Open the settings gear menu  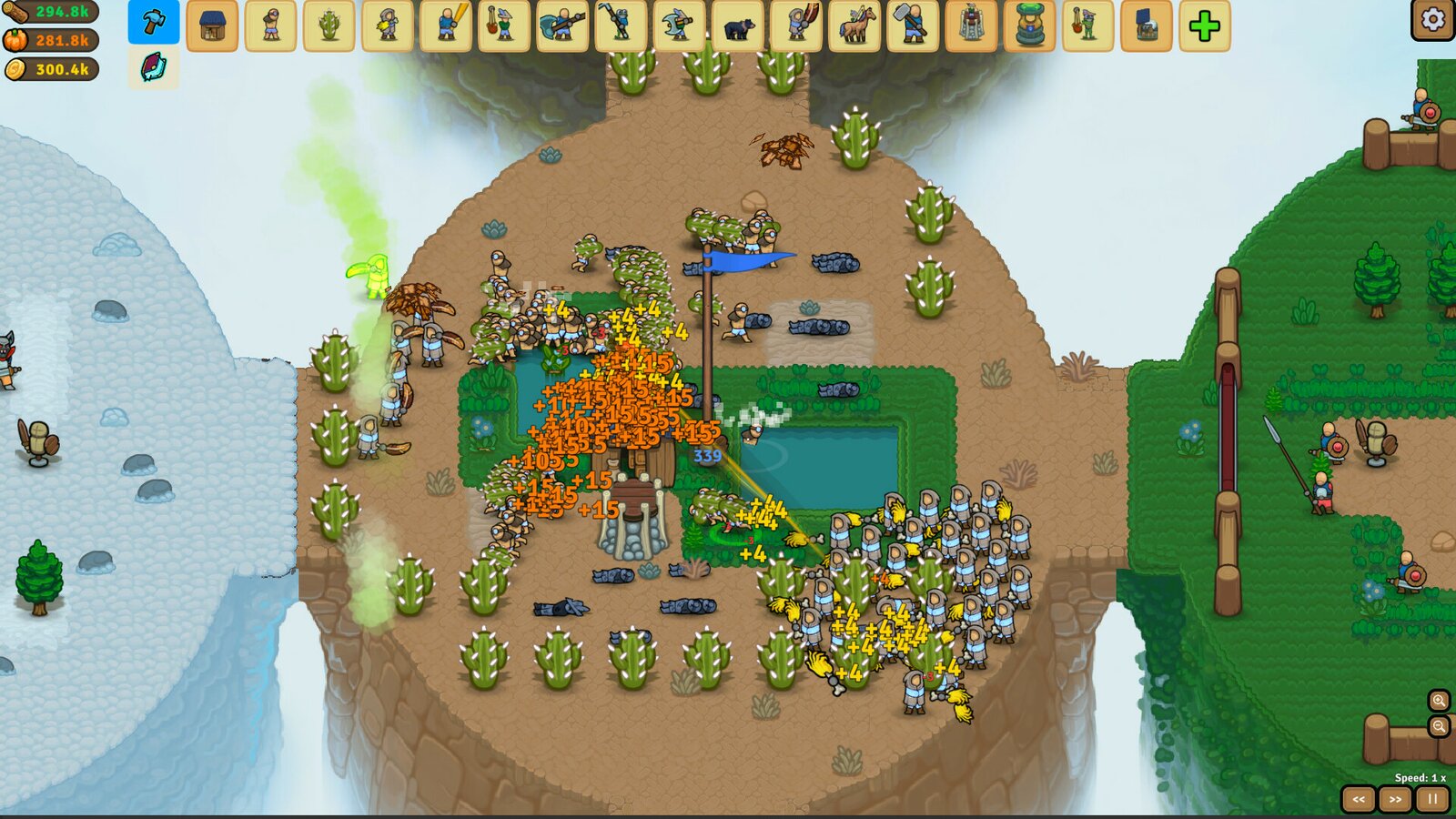coord(1431,22)
